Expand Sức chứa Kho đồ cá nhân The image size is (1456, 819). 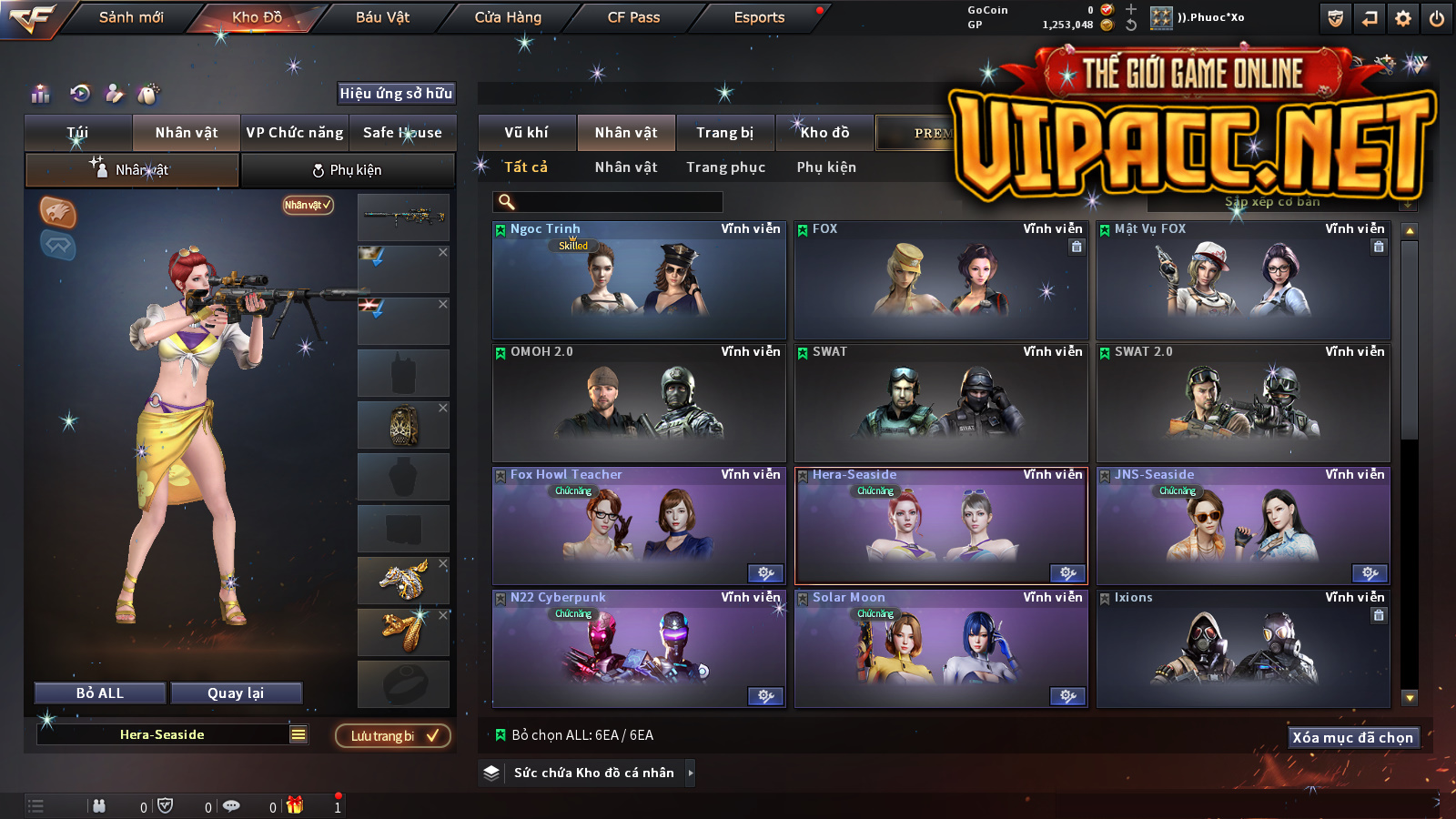pos(691,773)
